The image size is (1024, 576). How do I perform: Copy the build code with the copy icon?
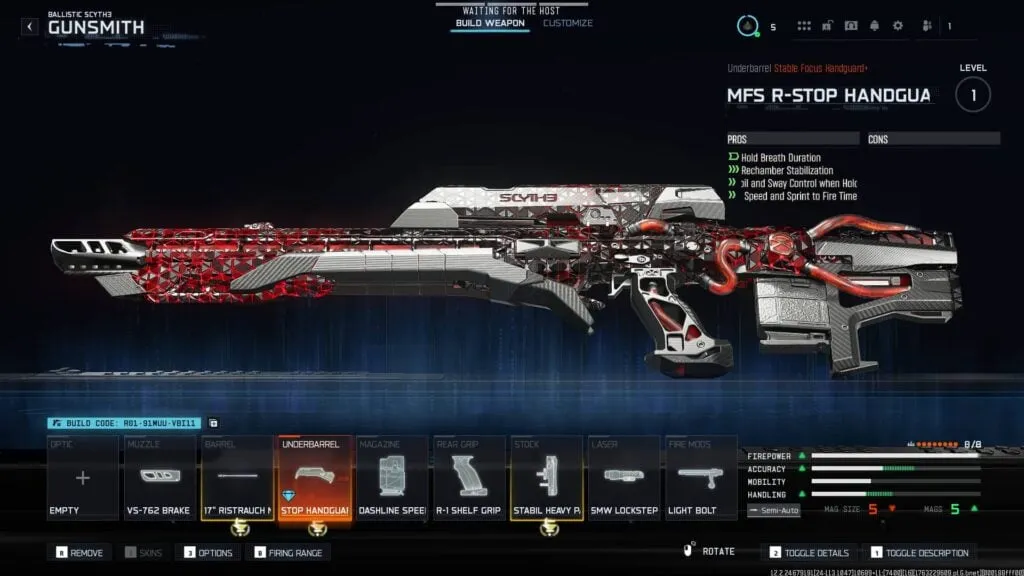click(x=213, y=424)
